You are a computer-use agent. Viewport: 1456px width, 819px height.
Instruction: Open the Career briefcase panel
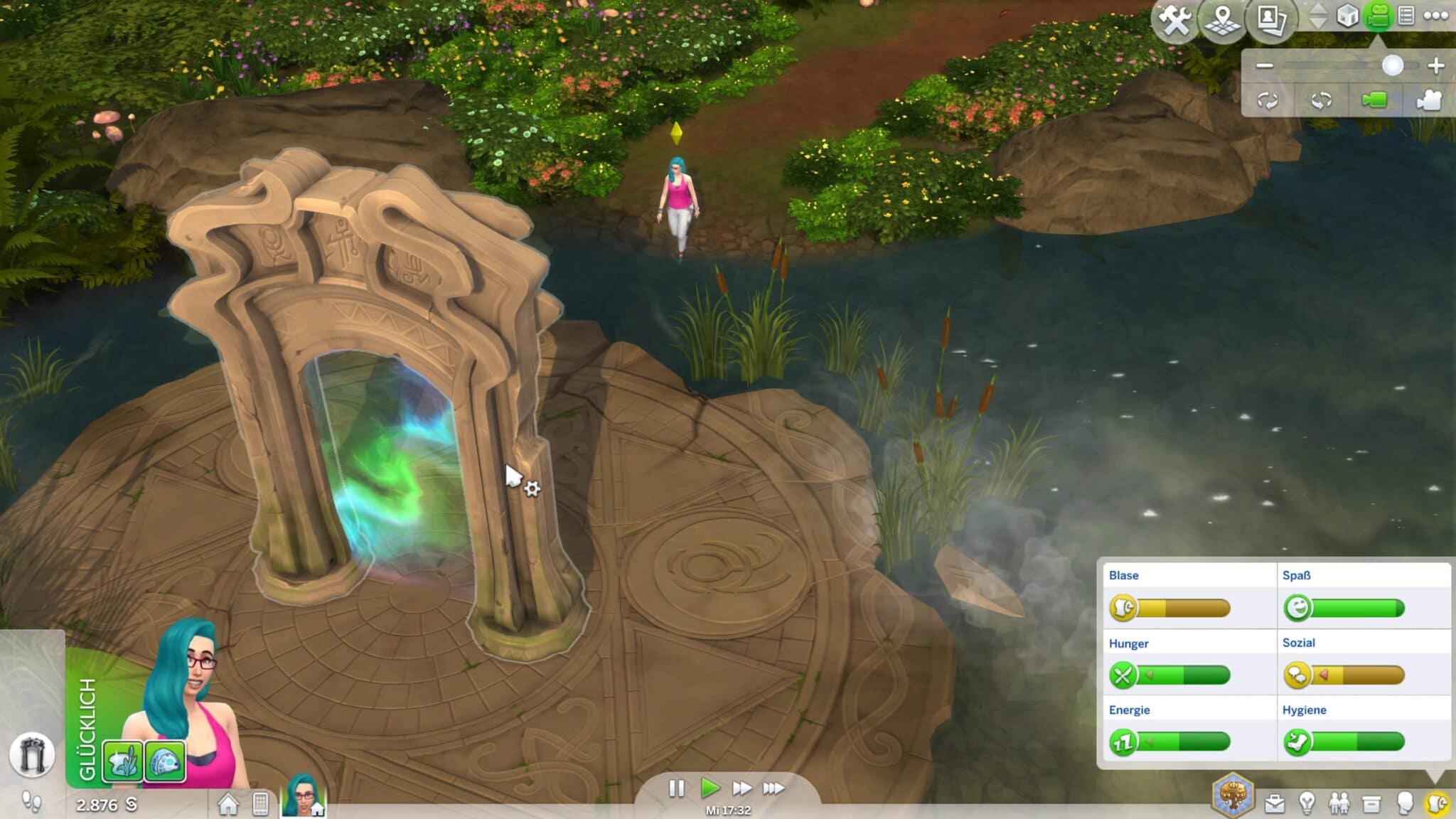(x=1275, y=804)
